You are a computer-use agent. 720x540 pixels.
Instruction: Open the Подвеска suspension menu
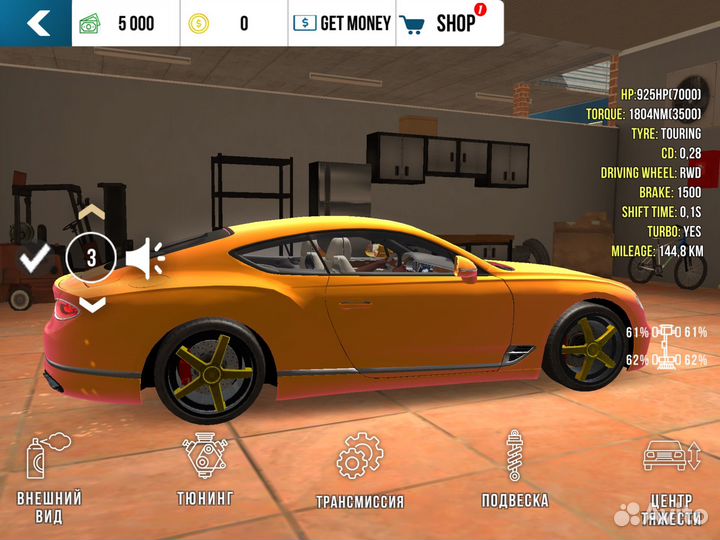514,472
